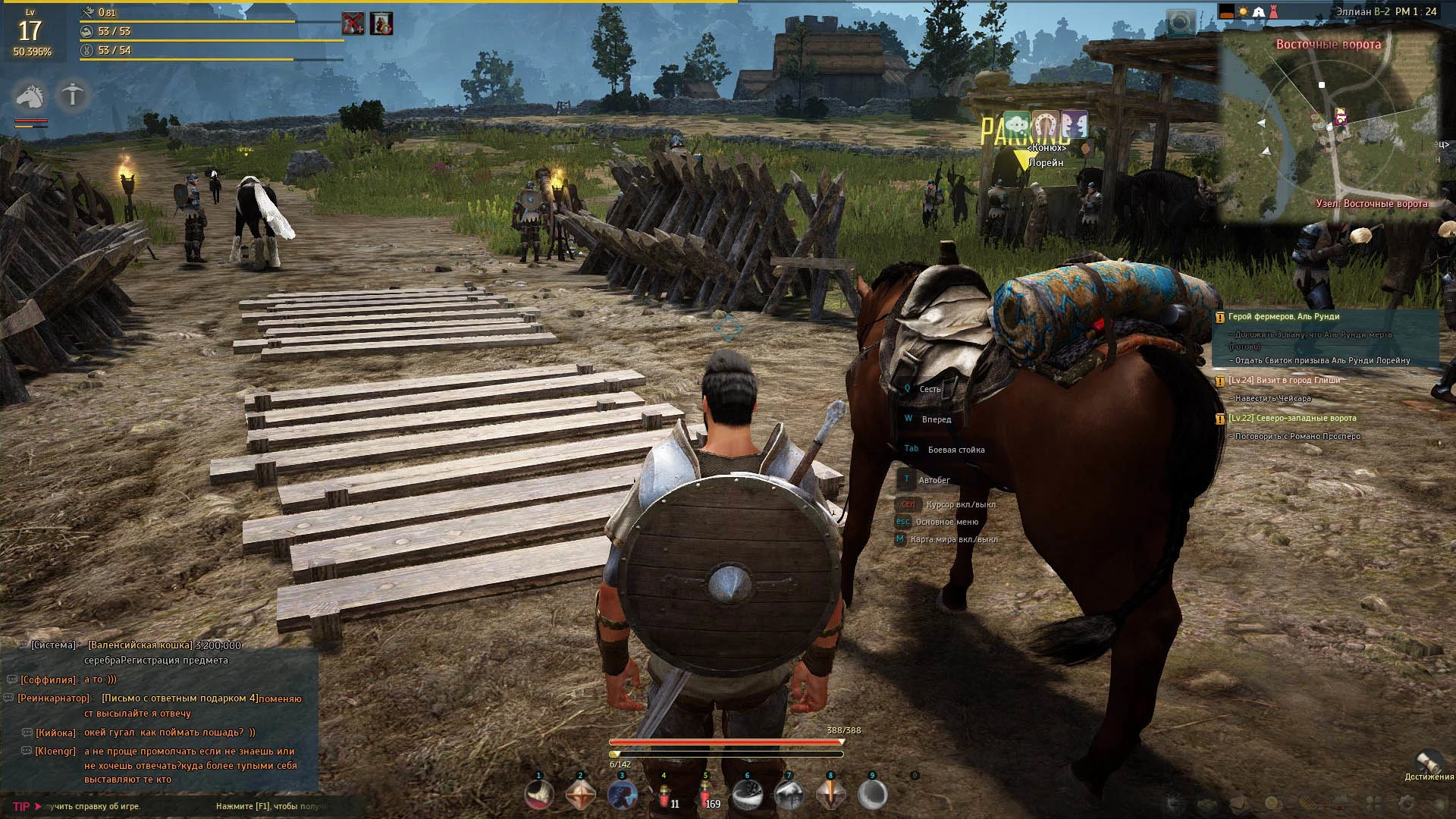Open quest 'Визит в город Глиши'

click(1284, 381)
